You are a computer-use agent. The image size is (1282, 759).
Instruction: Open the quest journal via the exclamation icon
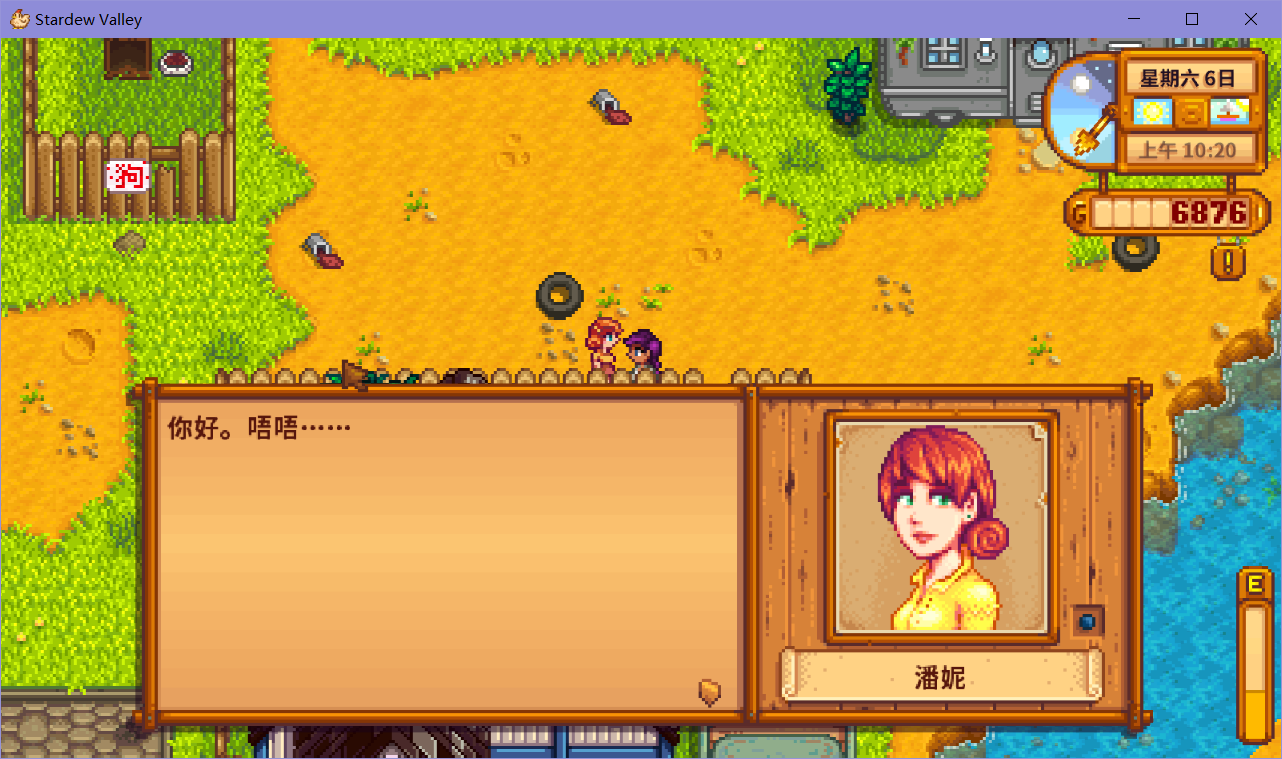1227,261
